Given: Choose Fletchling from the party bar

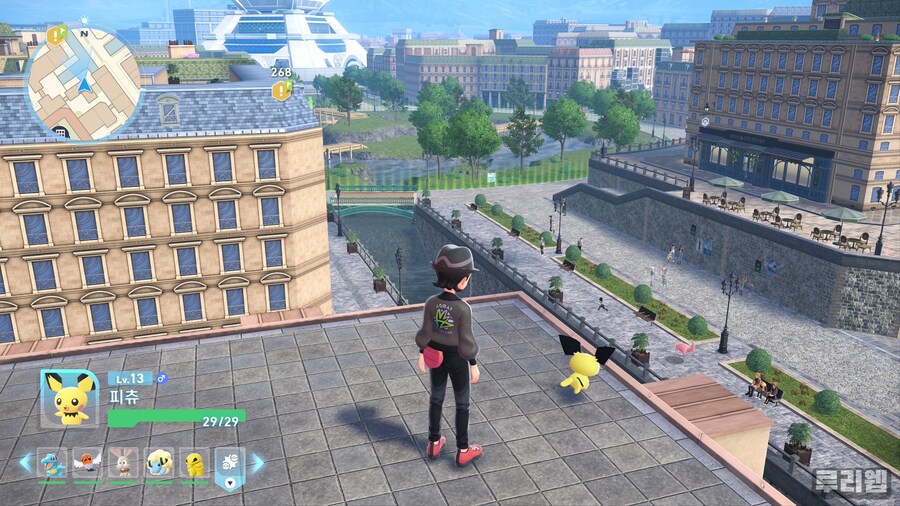Looking at the screenshot, I should click(x=88, y=463).
